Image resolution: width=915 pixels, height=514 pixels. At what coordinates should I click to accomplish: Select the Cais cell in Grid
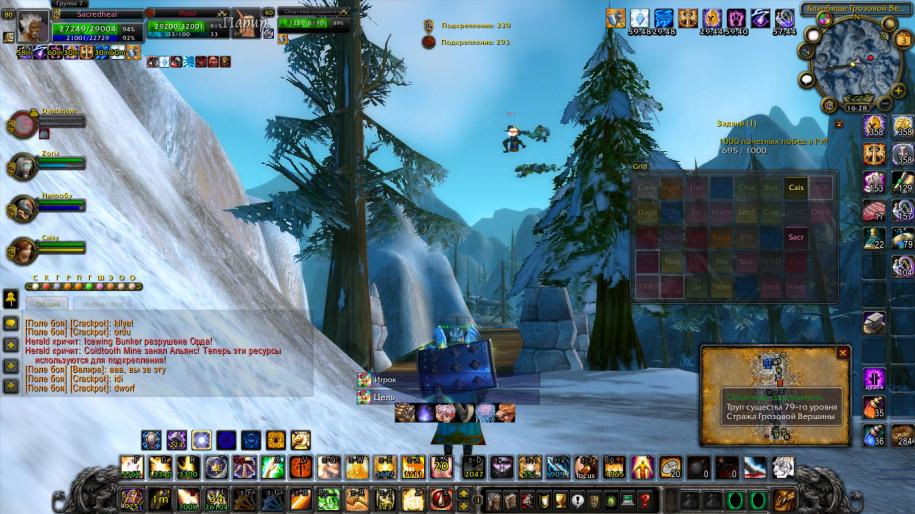click(796, 187)
